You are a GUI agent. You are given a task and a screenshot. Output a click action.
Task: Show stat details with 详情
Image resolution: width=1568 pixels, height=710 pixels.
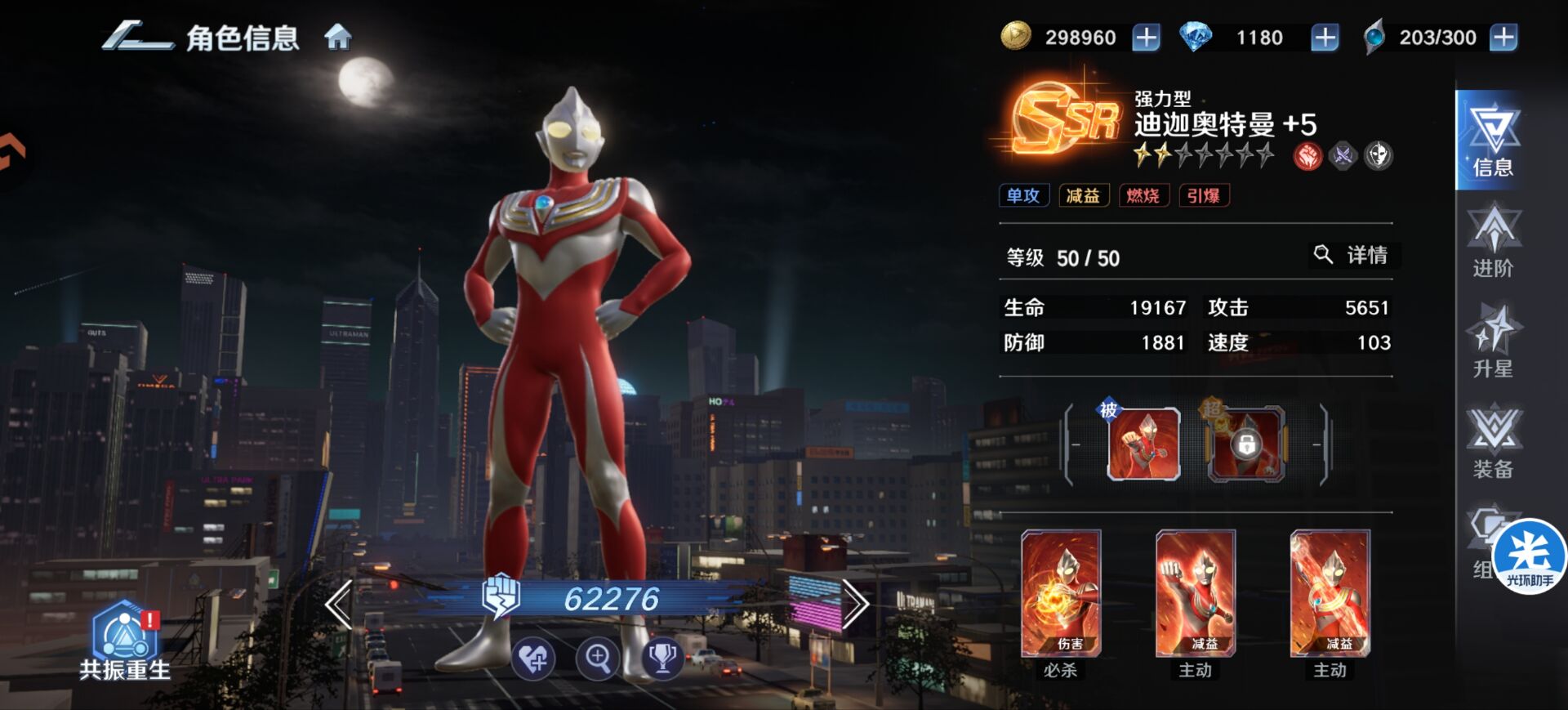point(1352,256)
